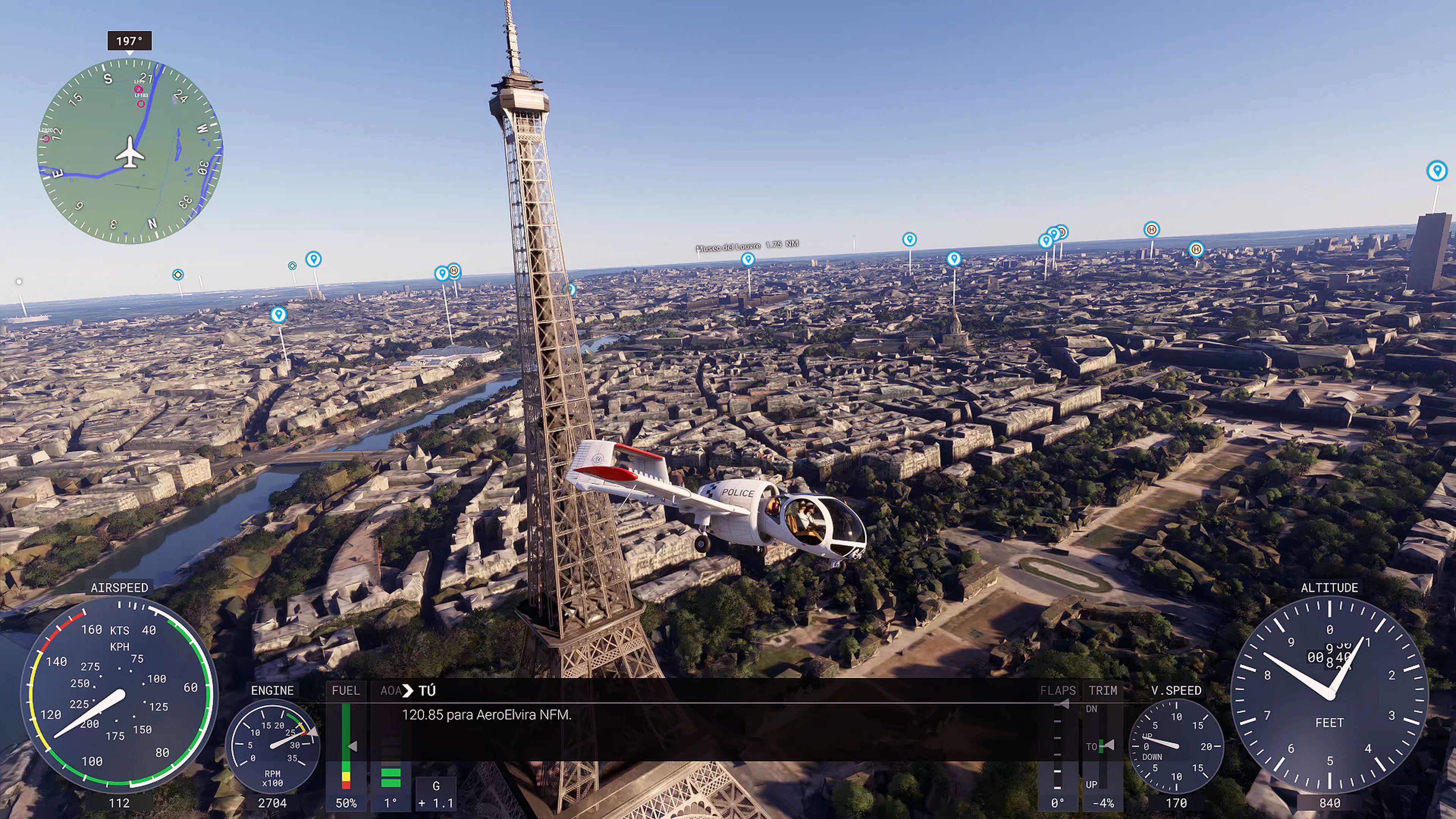Select the ENGINE RPM gauge
Screen dimensions: 1456x819
point(273,746)
